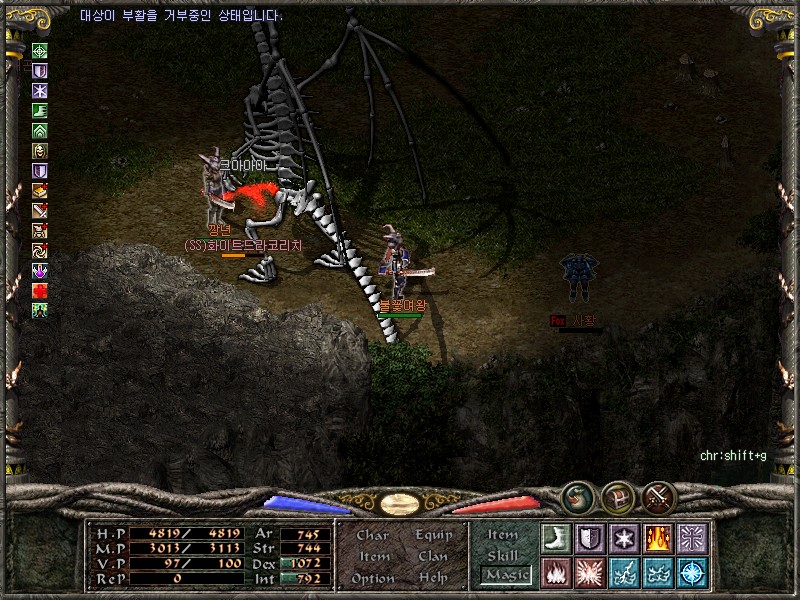This screenshot has height=600, width=800.
Task: Open the Clan menu
Action: coord(433,556)
